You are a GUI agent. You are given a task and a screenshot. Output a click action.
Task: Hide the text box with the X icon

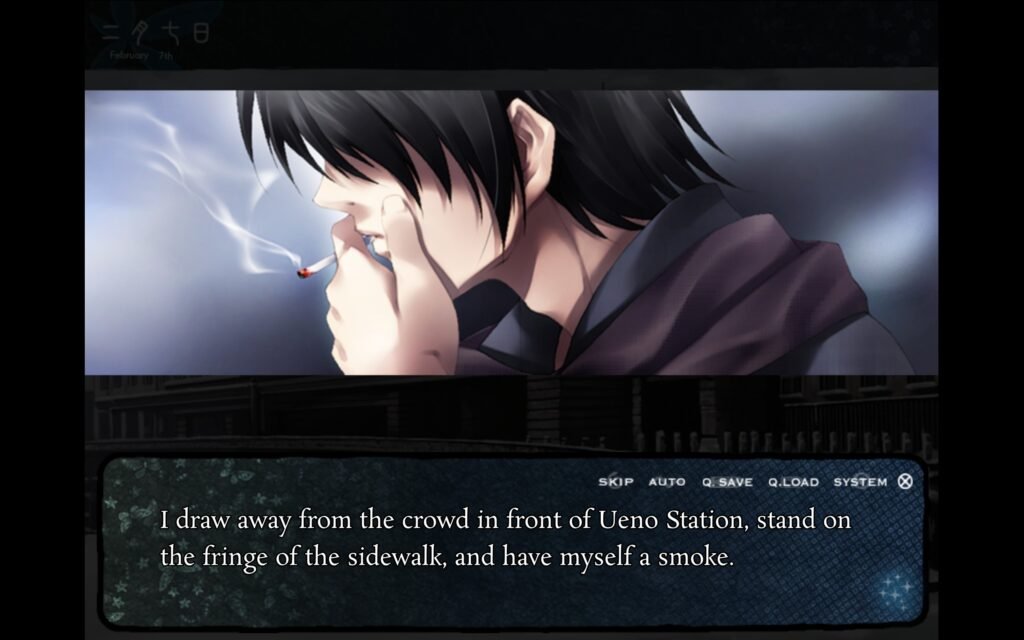905,481
